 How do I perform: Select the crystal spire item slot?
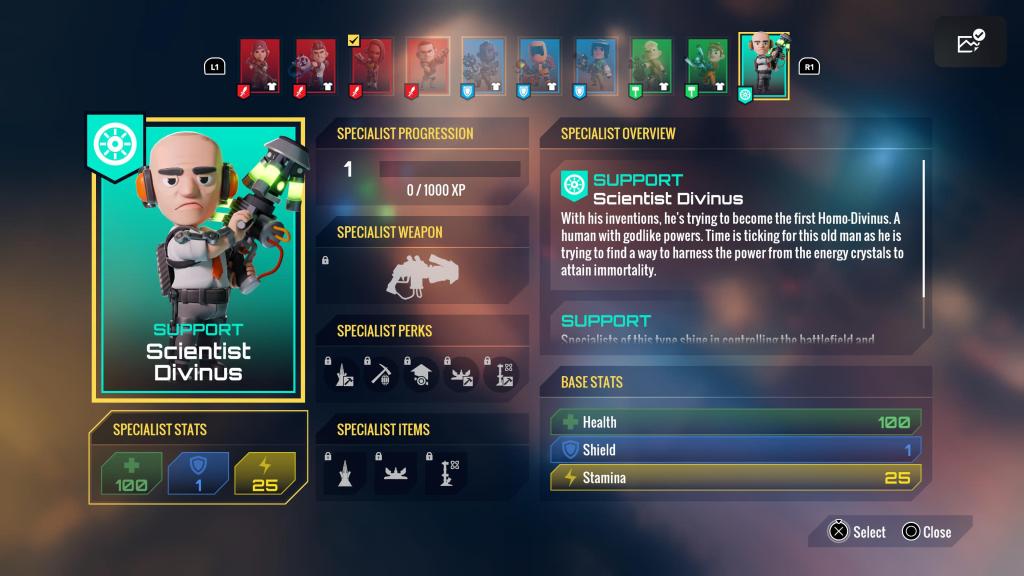pyautogui.click(x=344, y=472)
